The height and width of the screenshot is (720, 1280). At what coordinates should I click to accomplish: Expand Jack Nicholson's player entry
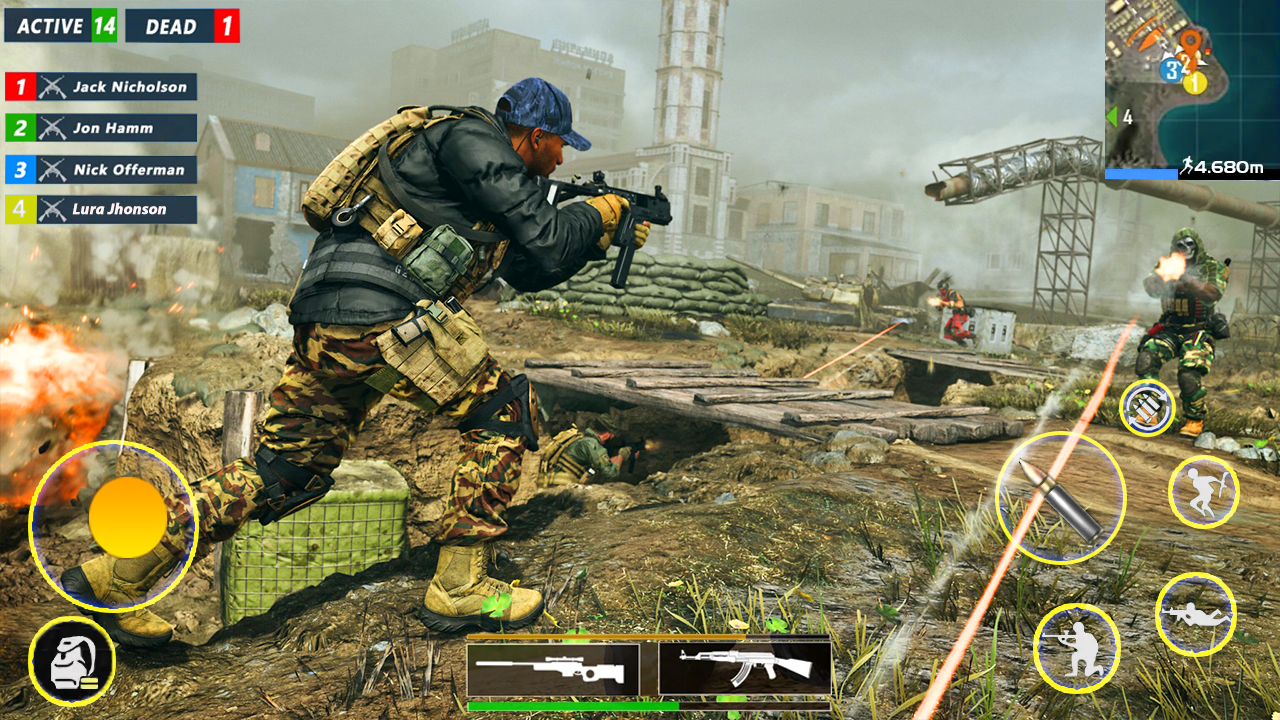point(99,87)
